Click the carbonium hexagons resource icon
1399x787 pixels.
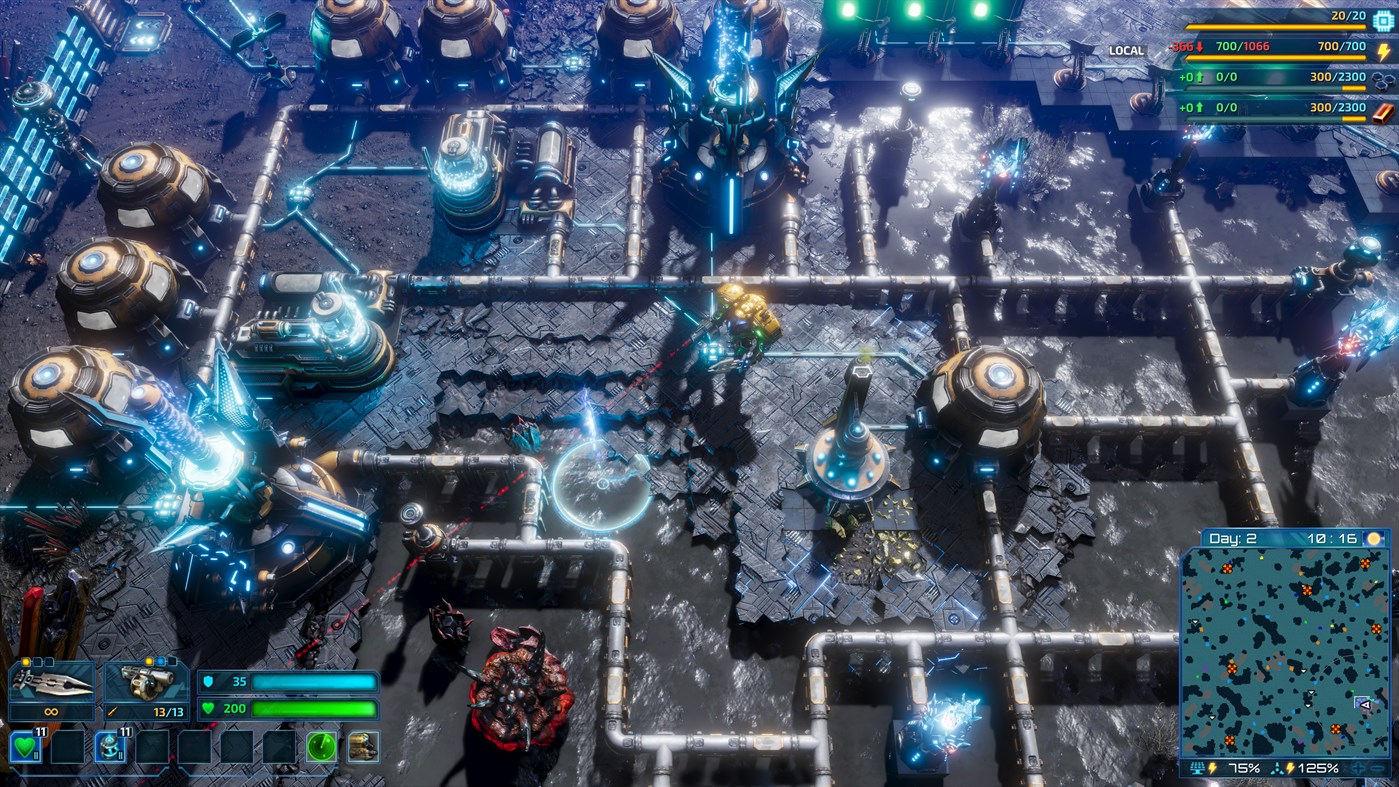click(x=1381, y=82)
